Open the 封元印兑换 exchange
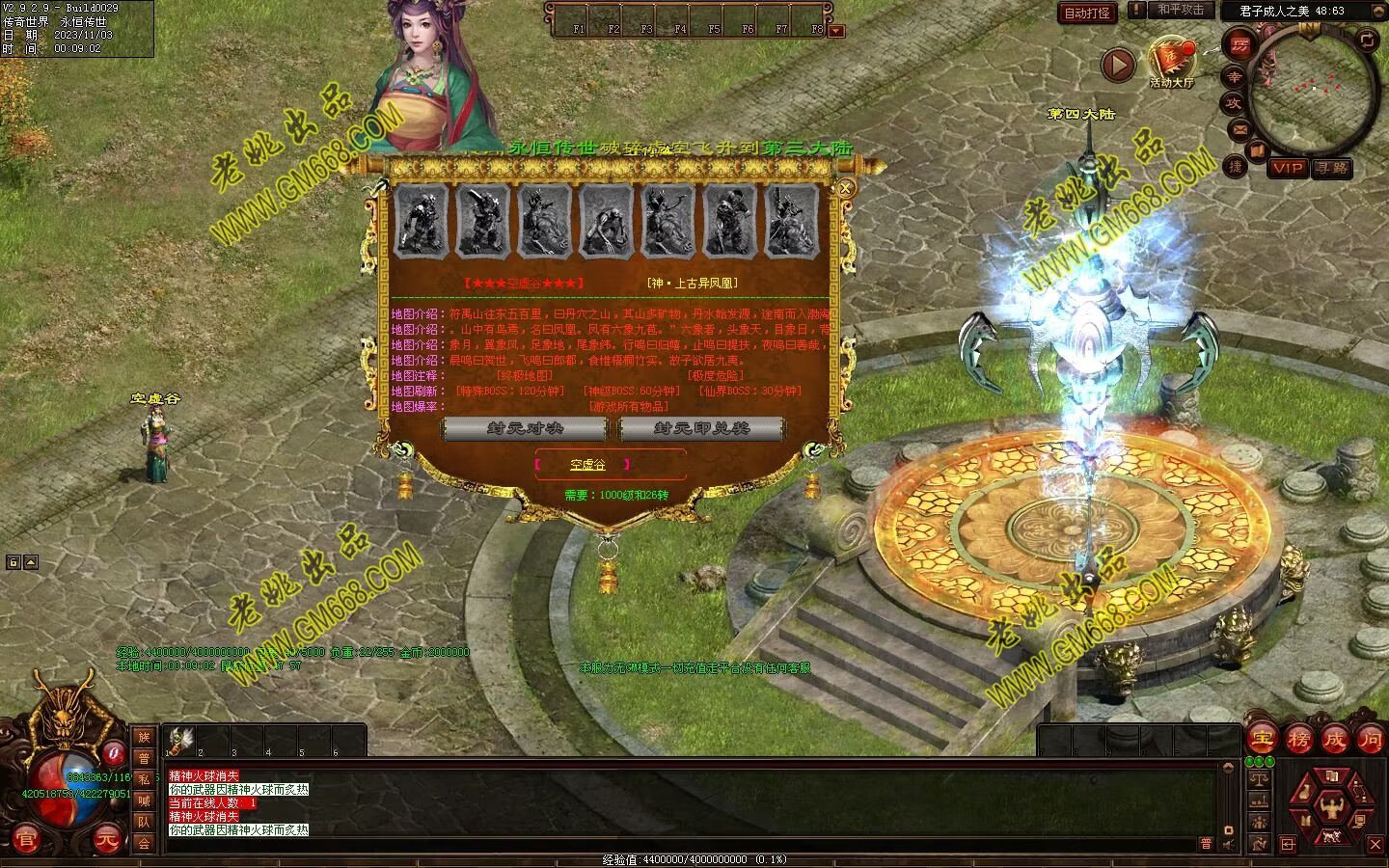Image resolution: width=1389 pixels, height=868 pixels. click(x=700, y=428)
